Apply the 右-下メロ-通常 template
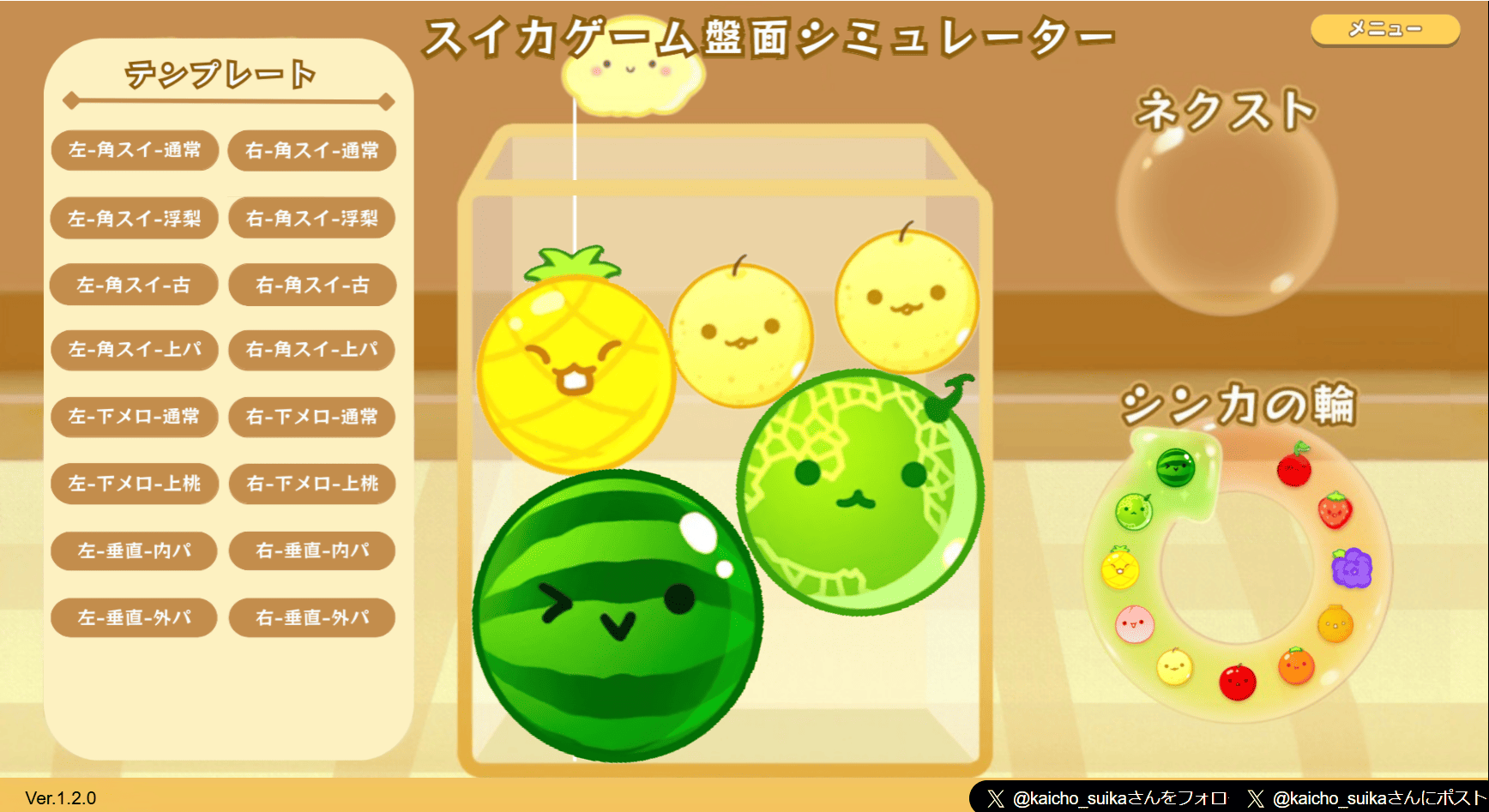 coord(310,418)
